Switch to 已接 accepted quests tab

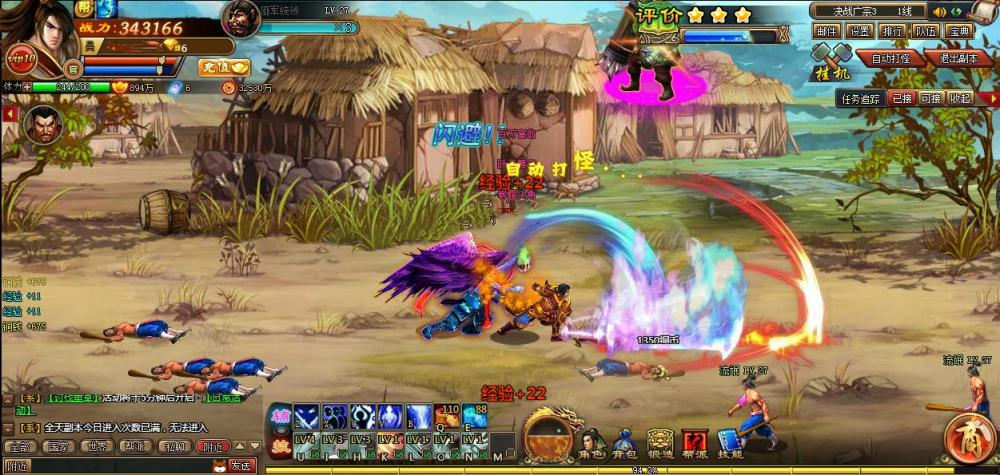(x=901, y=98)
